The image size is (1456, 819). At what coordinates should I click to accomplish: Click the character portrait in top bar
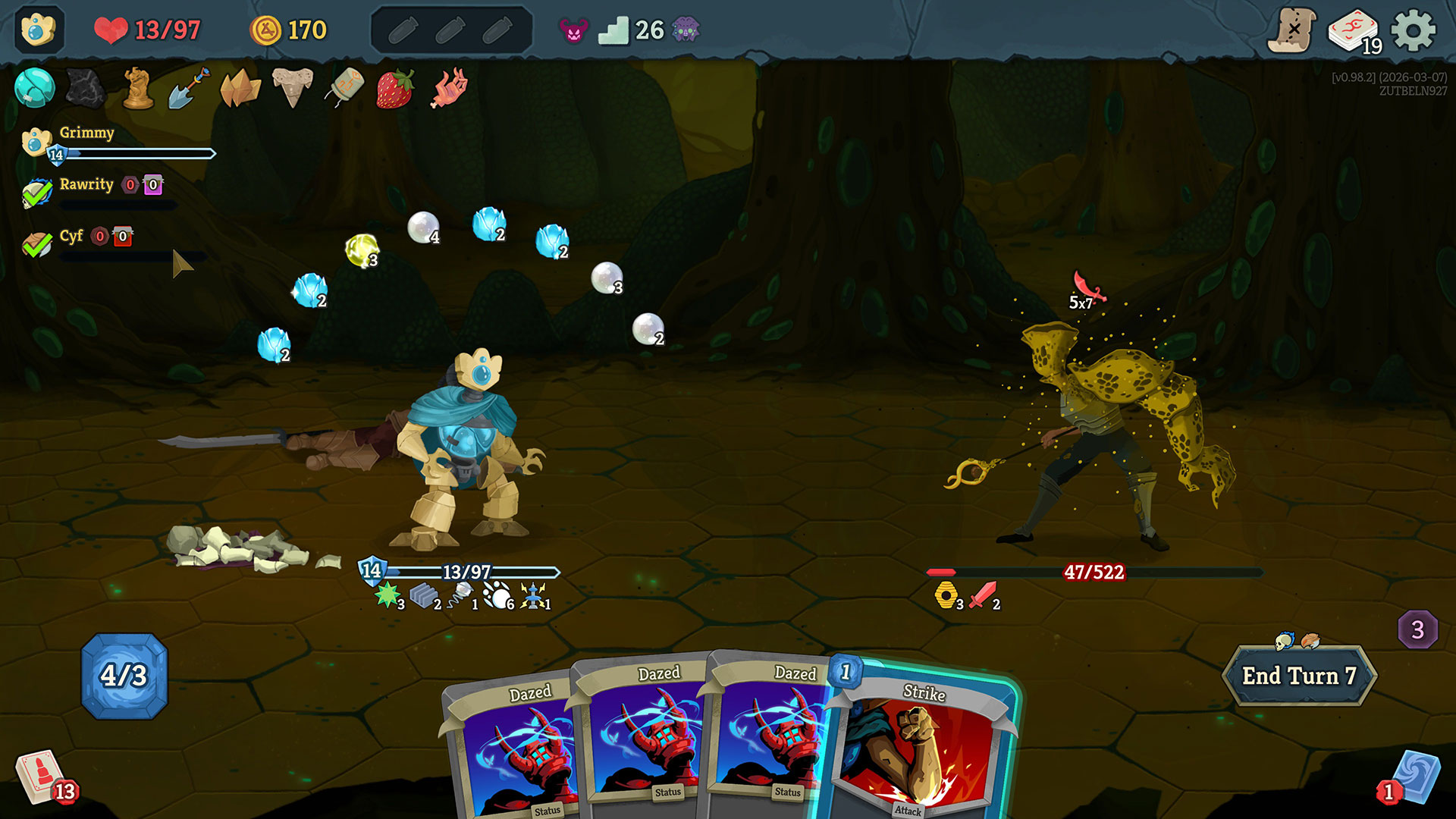click(39, 30)
